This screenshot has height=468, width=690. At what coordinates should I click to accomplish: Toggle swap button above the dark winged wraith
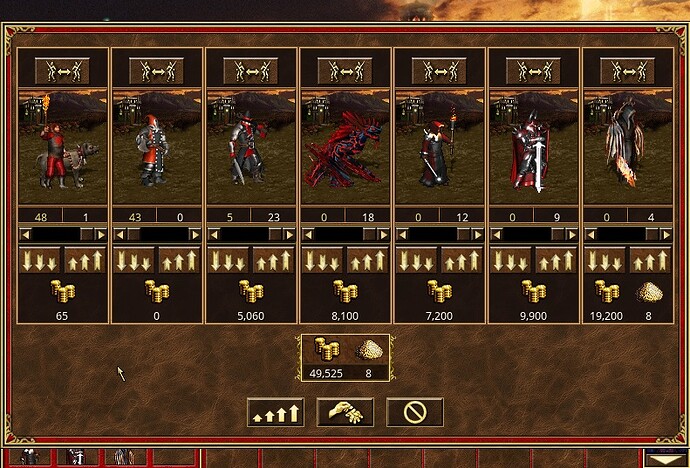pyautogui.click(x=627, y=70)
